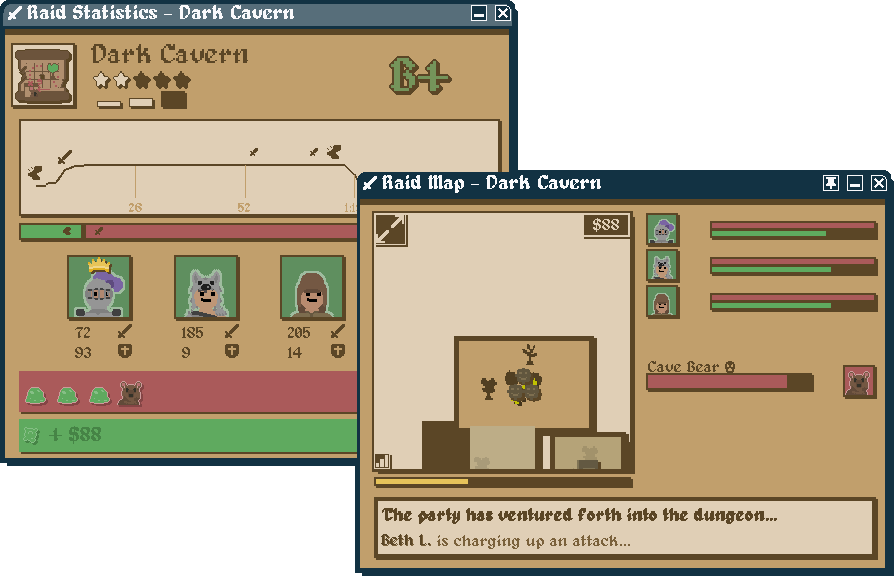
Task: Click the bear icon in the enemies row
Action: click(130, 394)
